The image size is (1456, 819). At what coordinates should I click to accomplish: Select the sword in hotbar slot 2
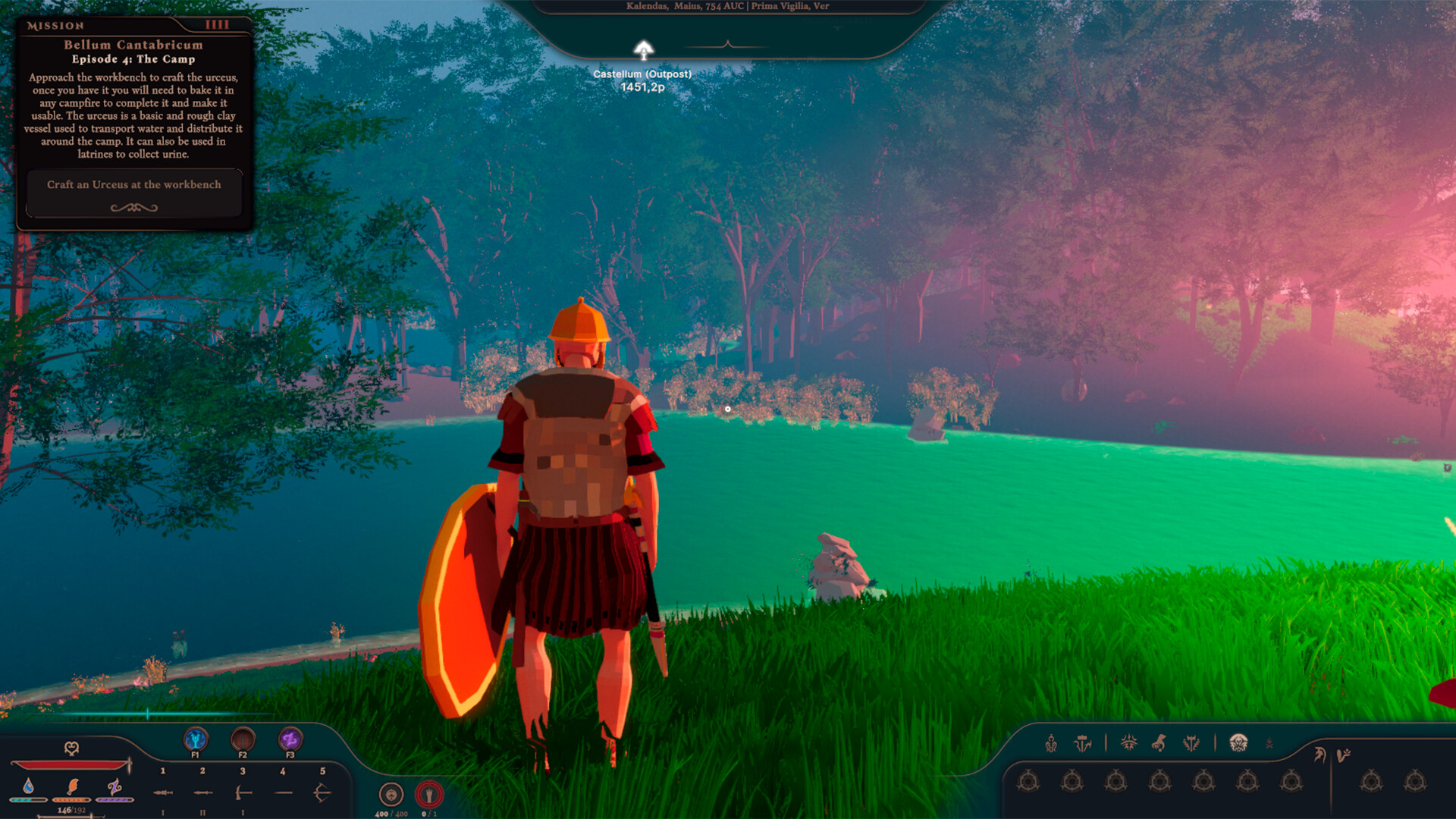[x=202, y=793]
